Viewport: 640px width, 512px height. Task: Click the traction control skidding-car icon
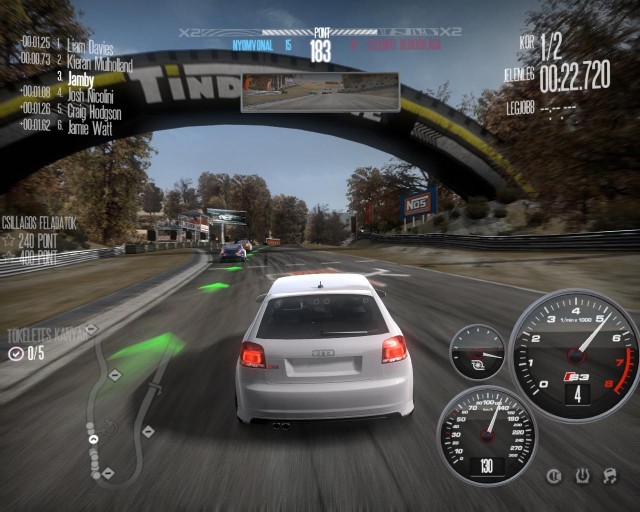[609, 476]
